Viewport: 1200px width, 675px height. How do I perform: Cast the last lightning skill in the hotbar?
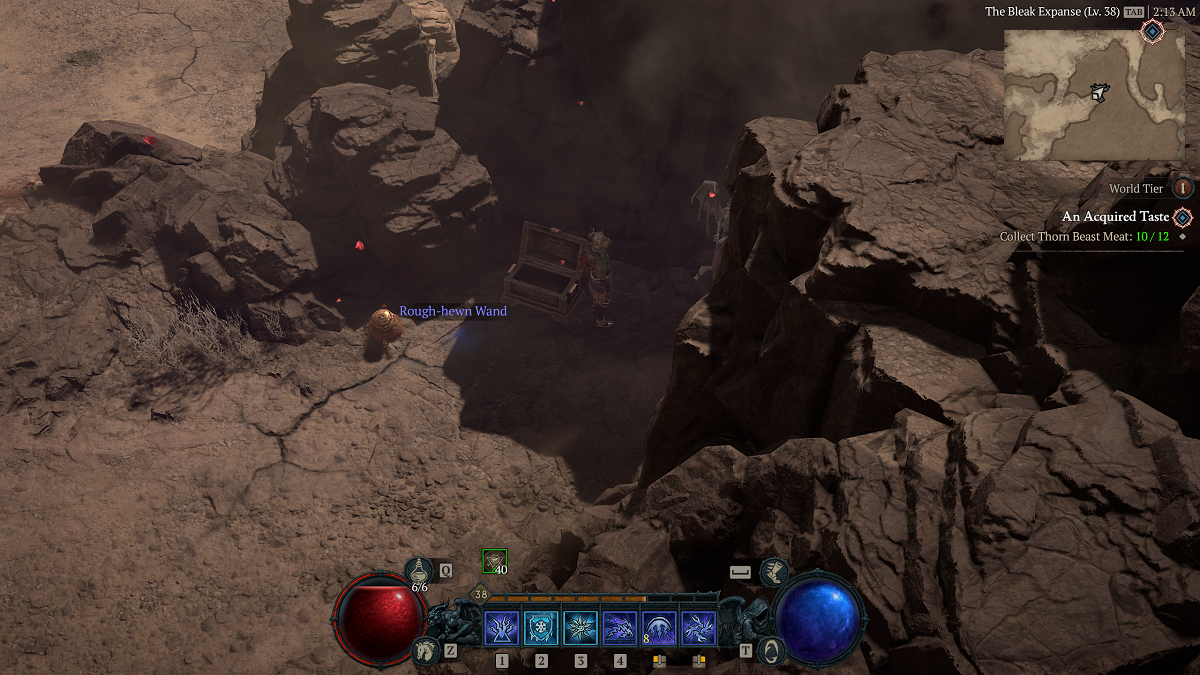pyautogui.click(x=698, y=629)
